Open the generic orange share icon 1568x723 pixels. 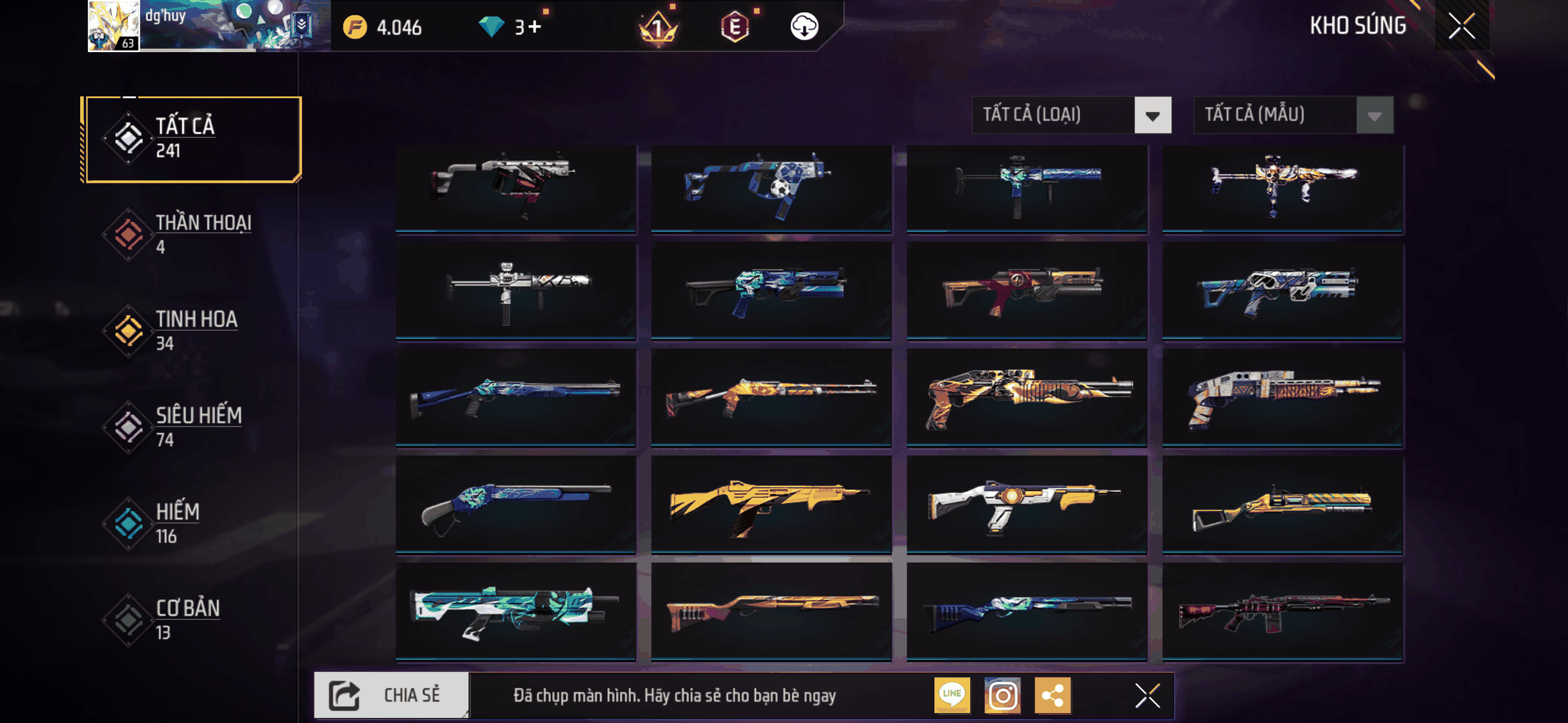1053,695
